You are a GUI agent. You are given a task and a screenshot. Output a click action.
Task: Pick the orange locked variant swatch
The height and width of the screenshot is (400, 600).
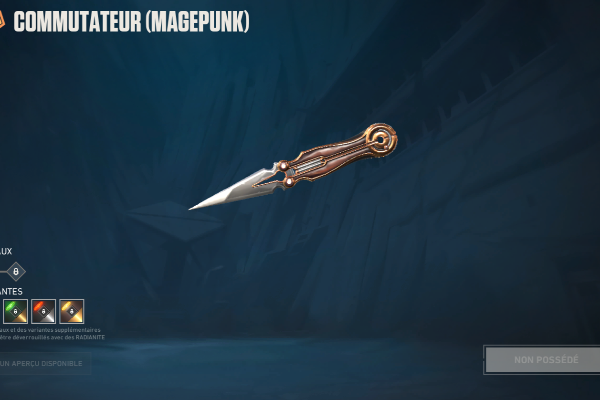coord(71,311)
